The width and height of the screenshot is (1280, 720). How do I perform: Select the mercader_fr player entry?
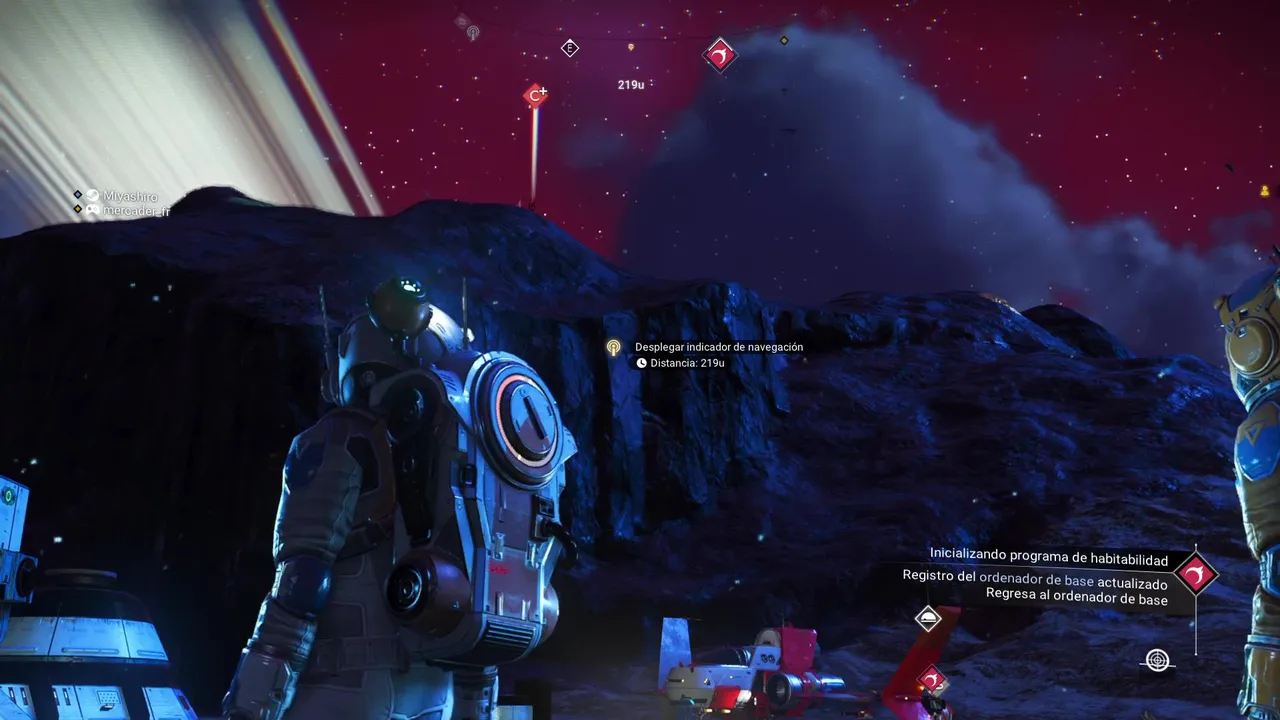point(135,211)
